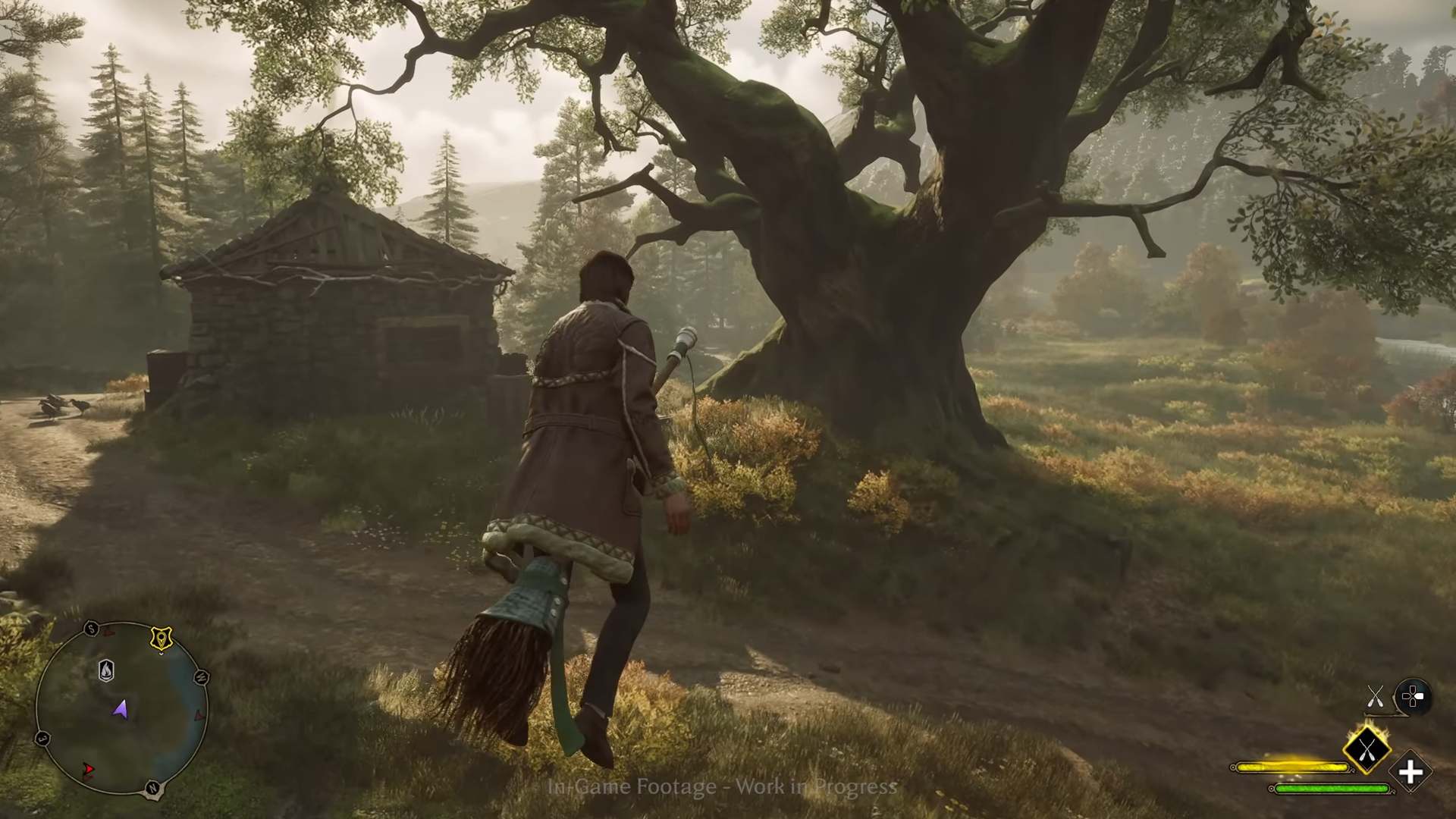Click the In-Game Footage watermark text
The width and height of the screenshot is (1456, 819).
[720, 788]
